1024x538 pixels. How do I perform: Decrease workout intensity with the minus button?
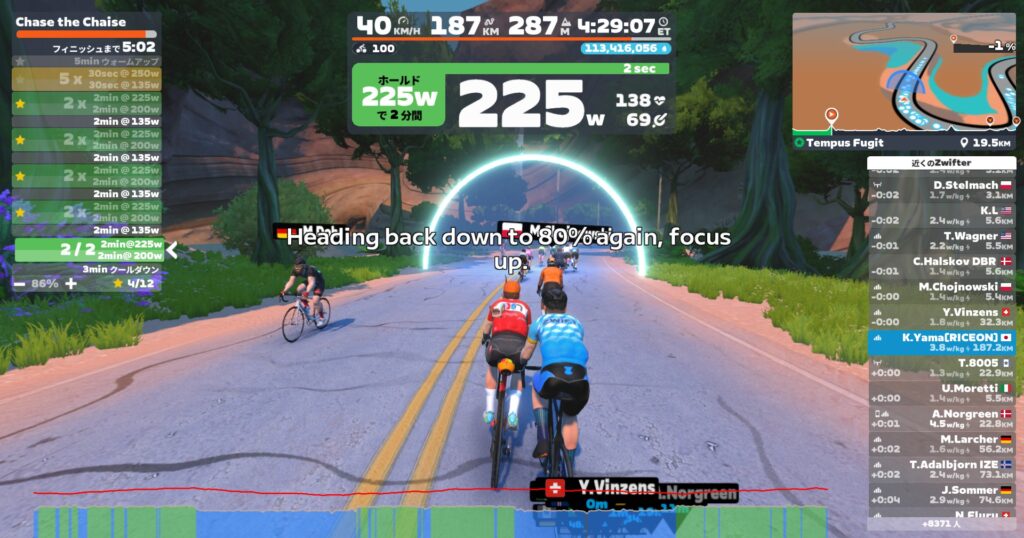pos(19,283)
